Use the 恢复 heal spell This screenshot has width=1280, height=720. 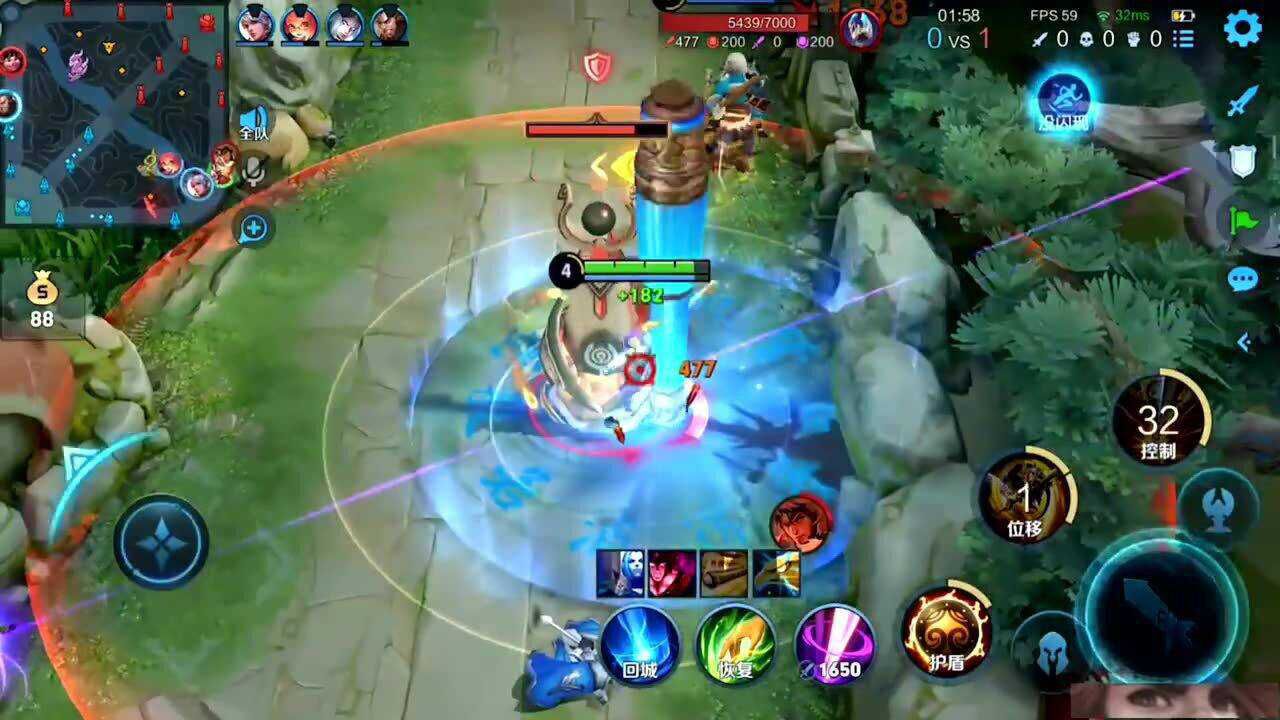pos(736,645)
